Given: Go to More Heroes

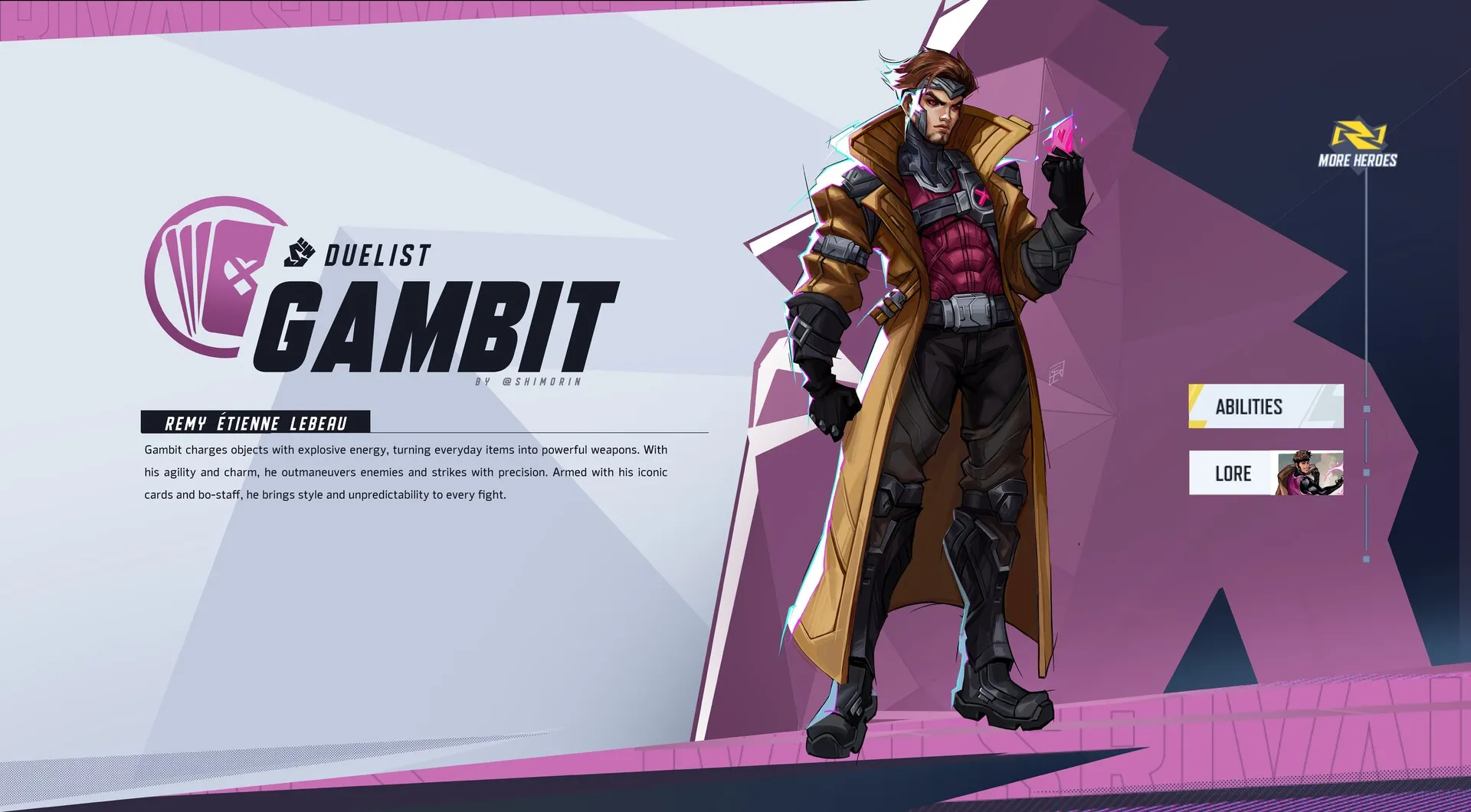Looking at the screenshot, I should pos(1357,145).
